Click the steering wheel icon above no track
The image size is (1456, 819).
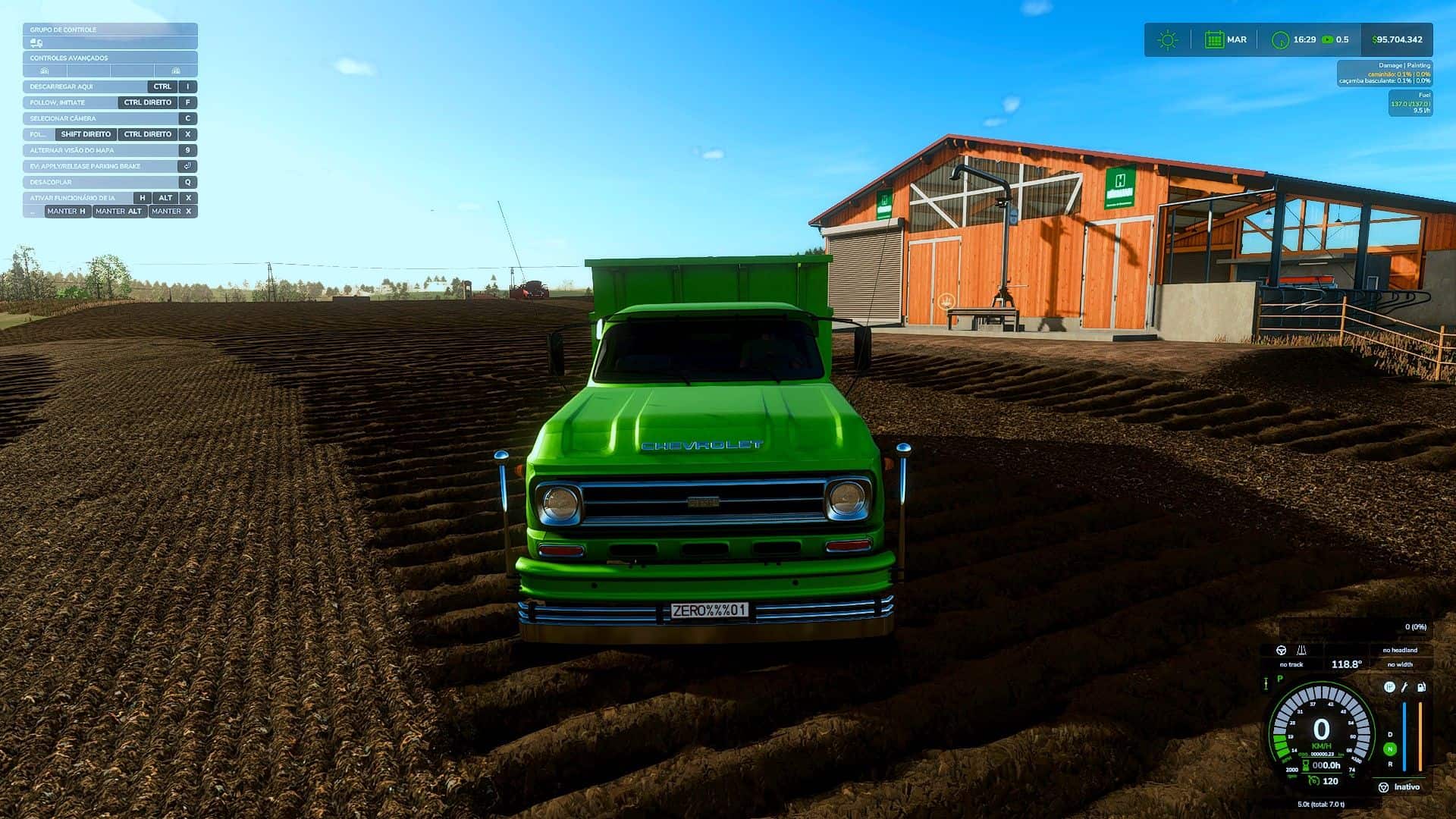tap(1282, 650)
